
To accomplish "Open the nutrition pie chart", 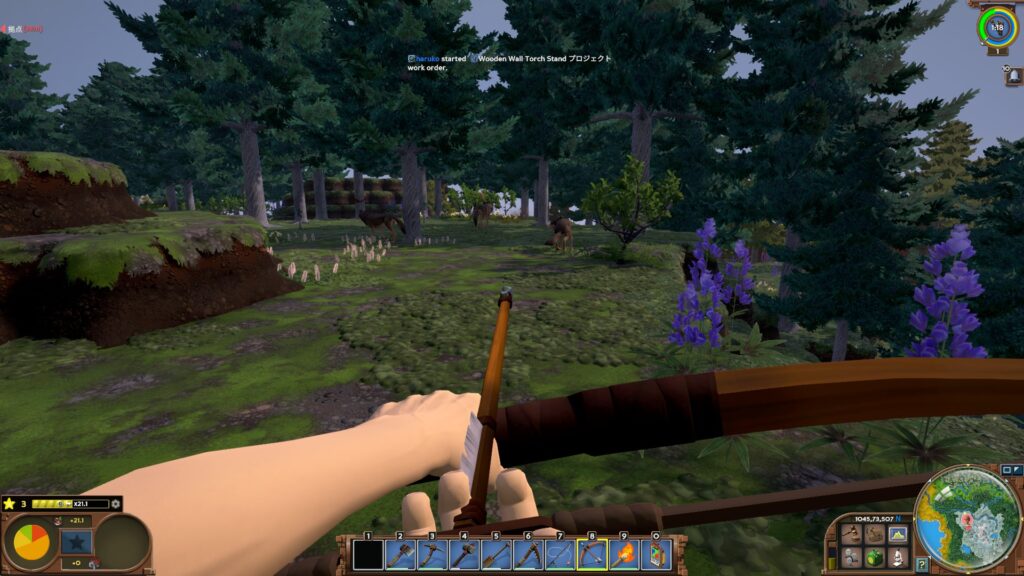I will pos(31,542).
